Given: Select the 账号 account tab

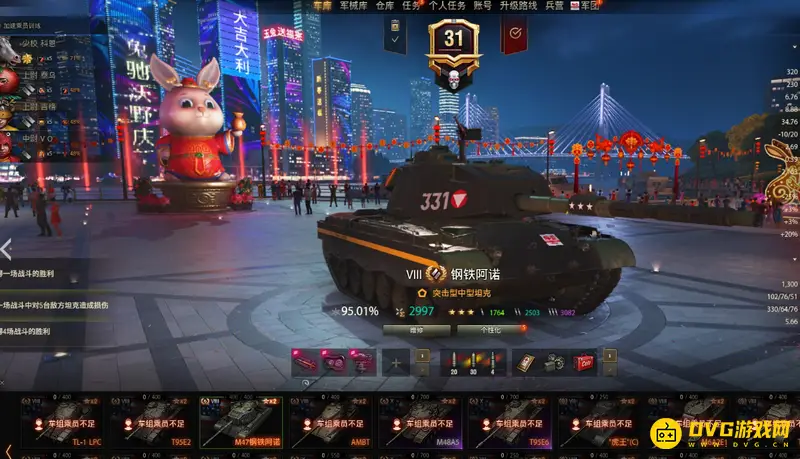Looking at the screenshot, I should tap(482, 6).
